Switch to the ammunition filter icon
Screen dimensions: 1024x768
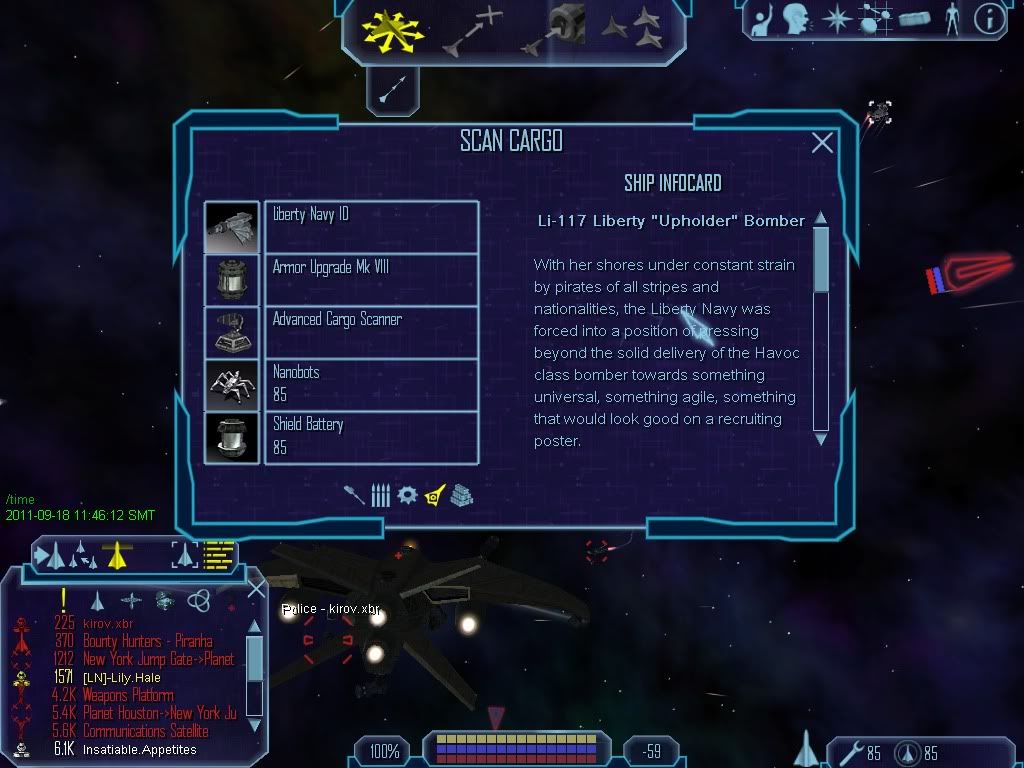tap(380, 495)
